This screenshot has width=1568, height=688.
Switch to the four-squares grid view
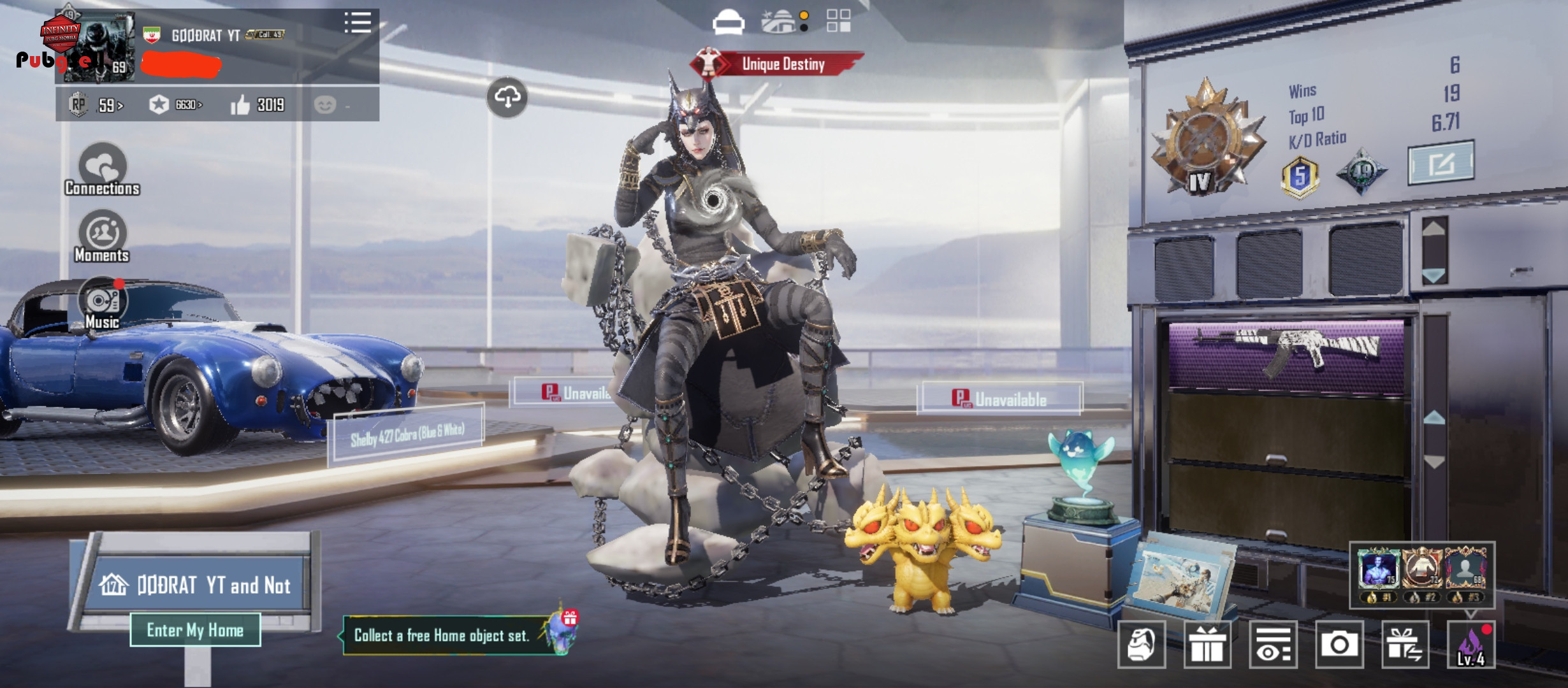click(x=838, y=20)
